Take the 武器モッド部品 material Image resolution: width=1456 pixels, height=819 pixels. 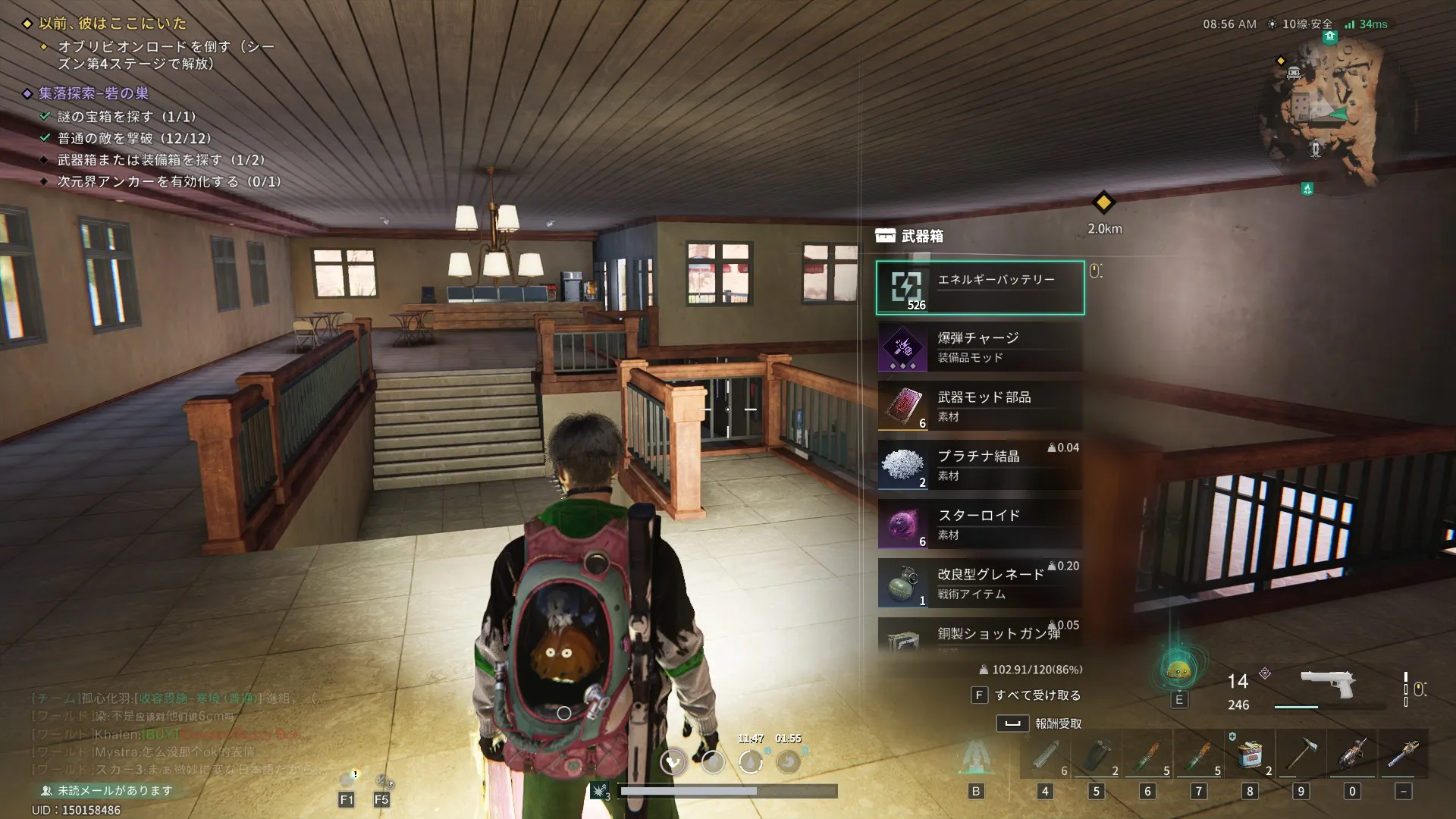coord(980,406)
